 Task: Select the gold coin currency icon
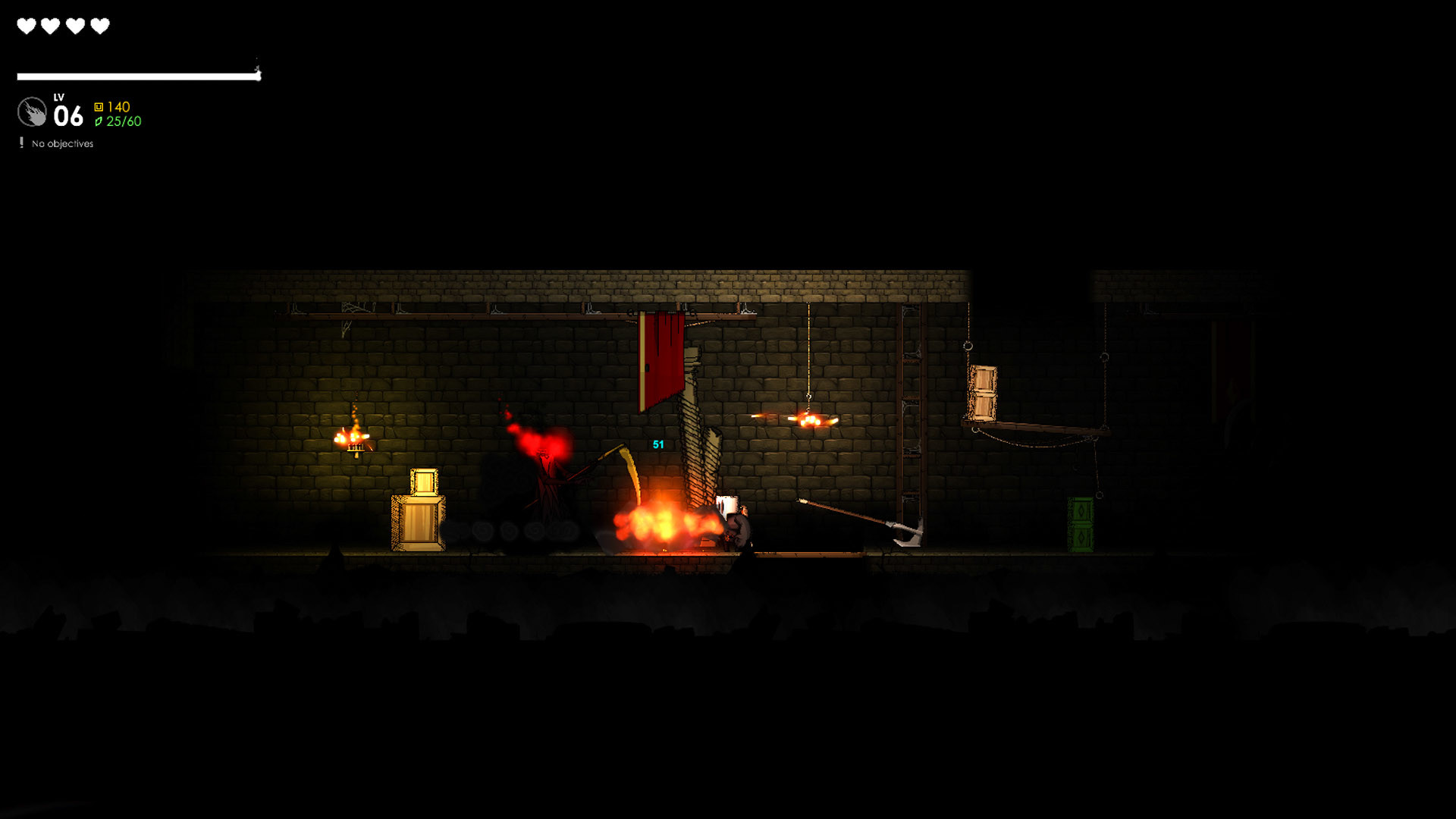pyautogui.click(x=99, y=107)
